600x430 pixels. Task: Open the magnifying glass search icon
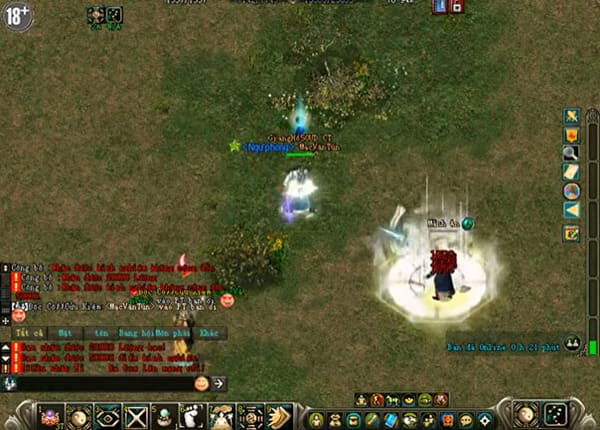[571, 153]
